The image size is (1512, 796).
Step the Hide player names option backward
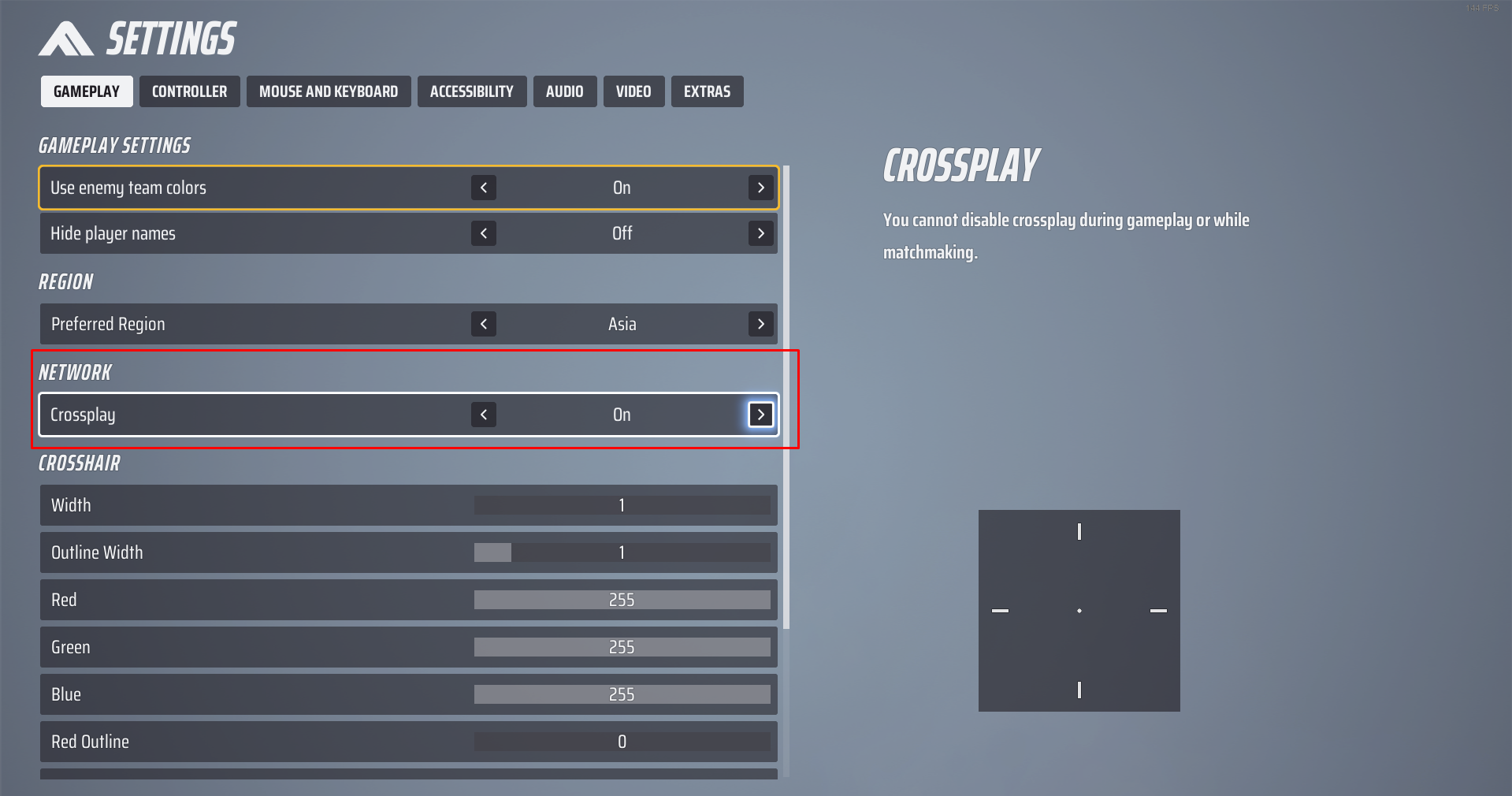(x=483, y=233)
